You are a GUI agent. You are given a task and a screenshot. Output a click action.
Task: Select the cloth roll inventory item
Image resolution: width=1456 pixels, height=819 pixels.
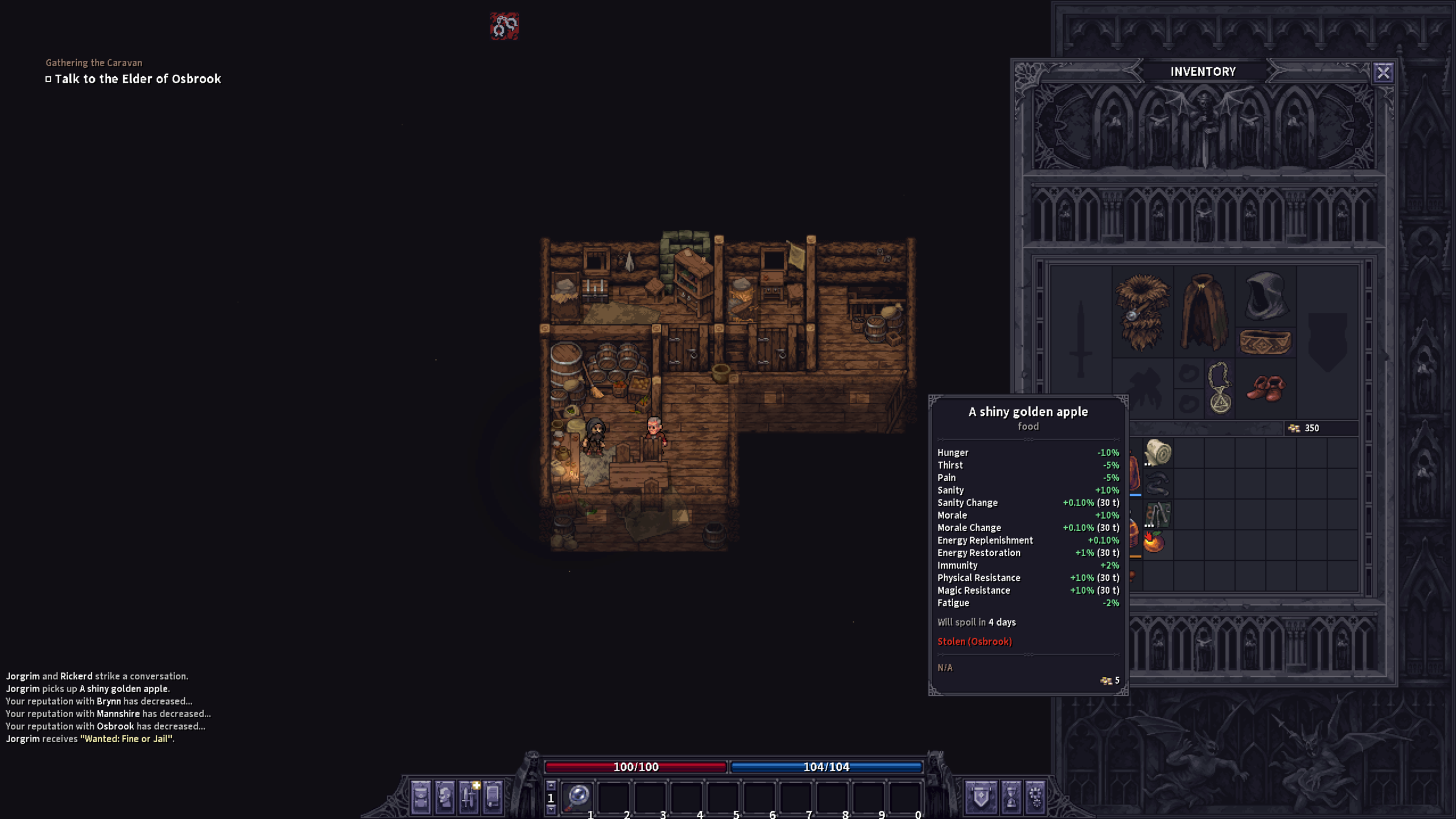coord(1157,453)
